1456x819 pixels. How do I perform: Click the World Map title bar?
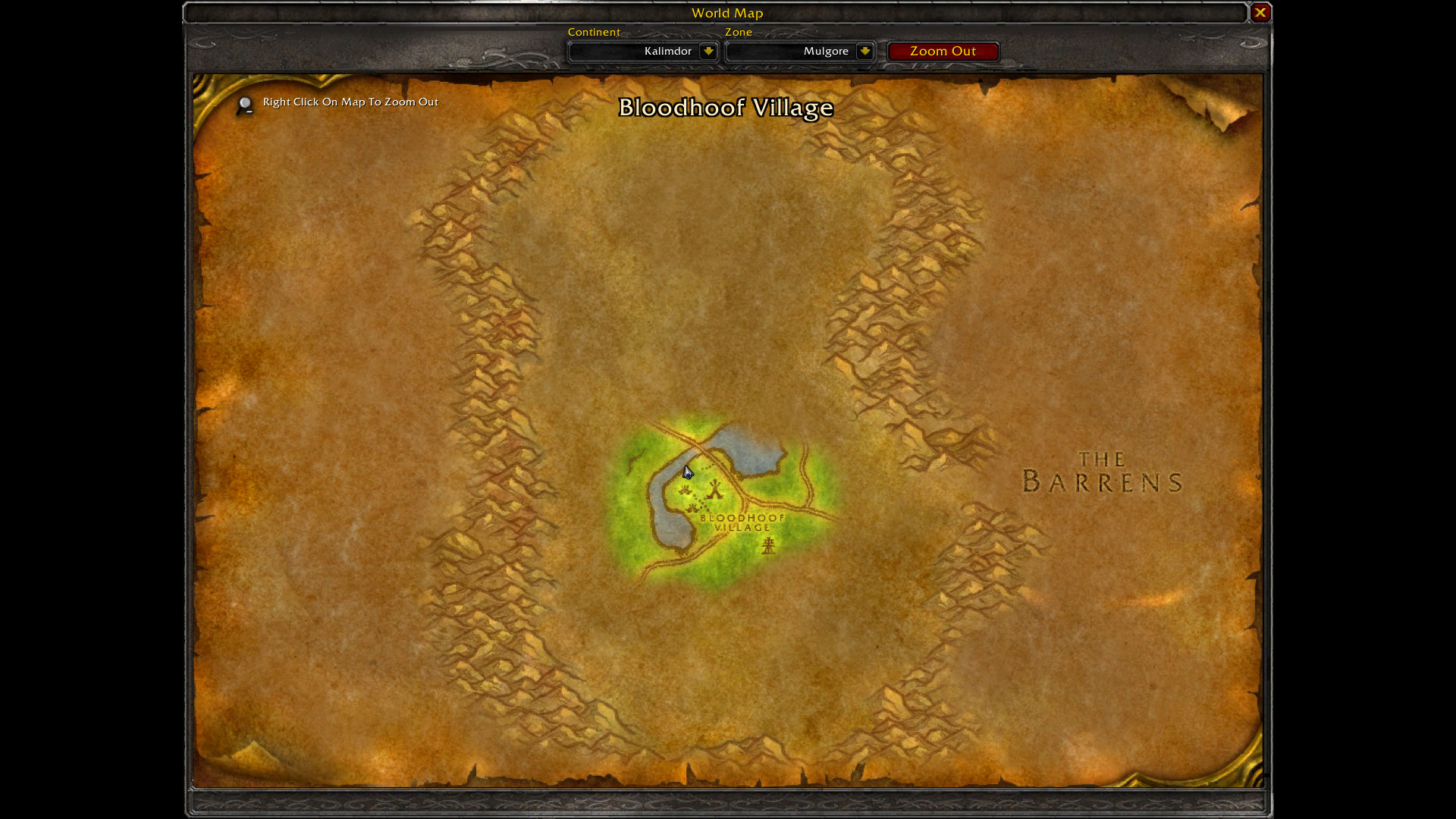(x=726, y=13)
